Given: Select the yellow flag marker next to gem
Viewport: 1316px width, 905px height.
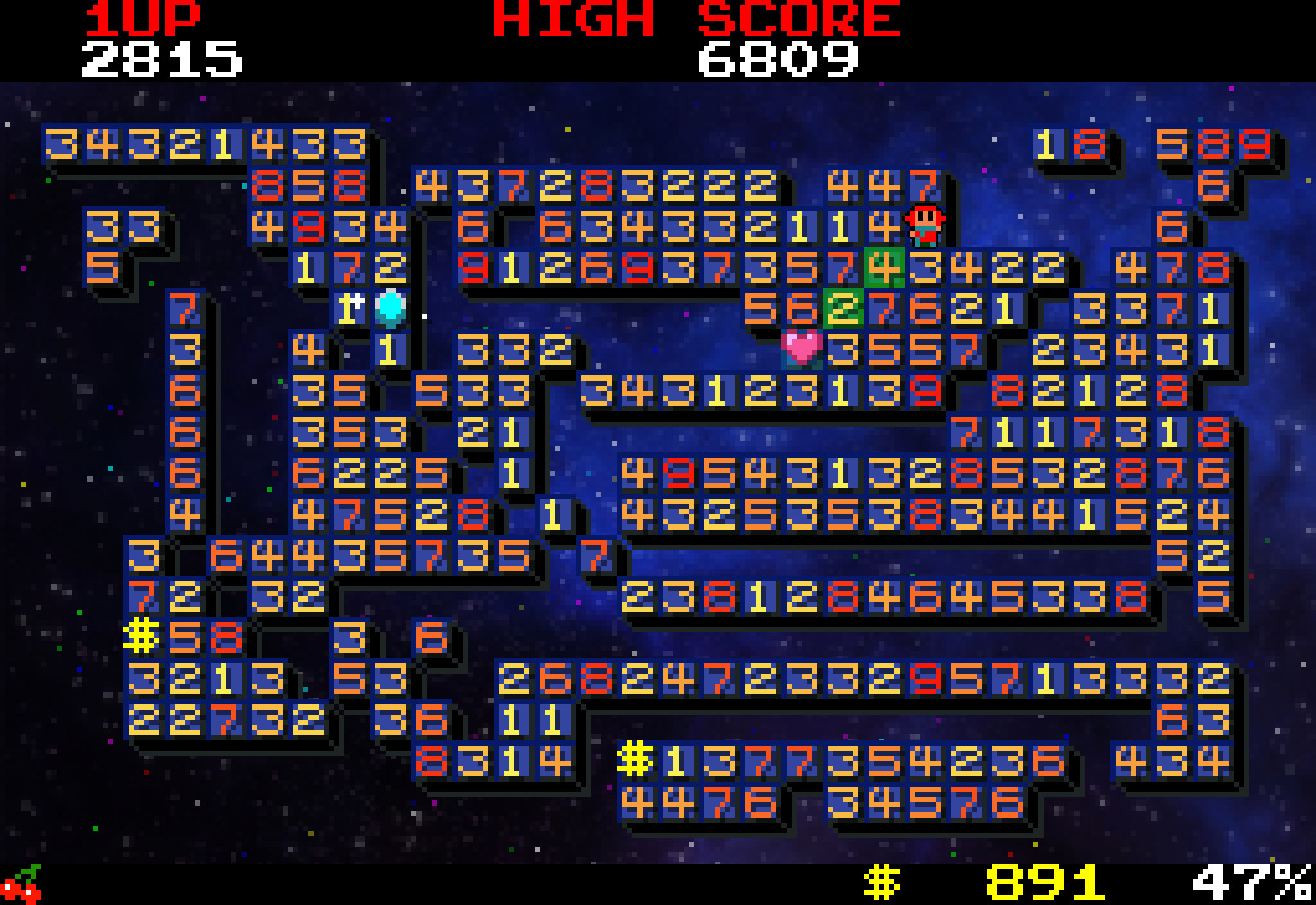Looking at the screenshot, I should (350, 310).
